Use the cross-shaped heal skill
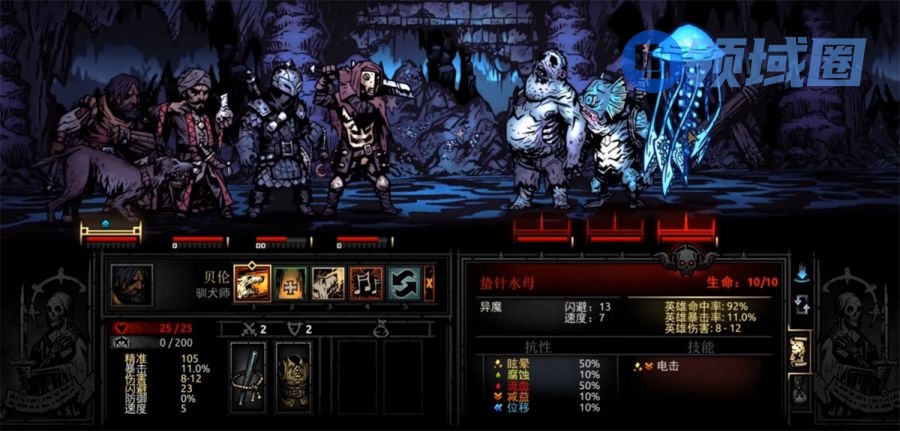The height and width of the screenshot is (431, 900). tap(290, 282)
